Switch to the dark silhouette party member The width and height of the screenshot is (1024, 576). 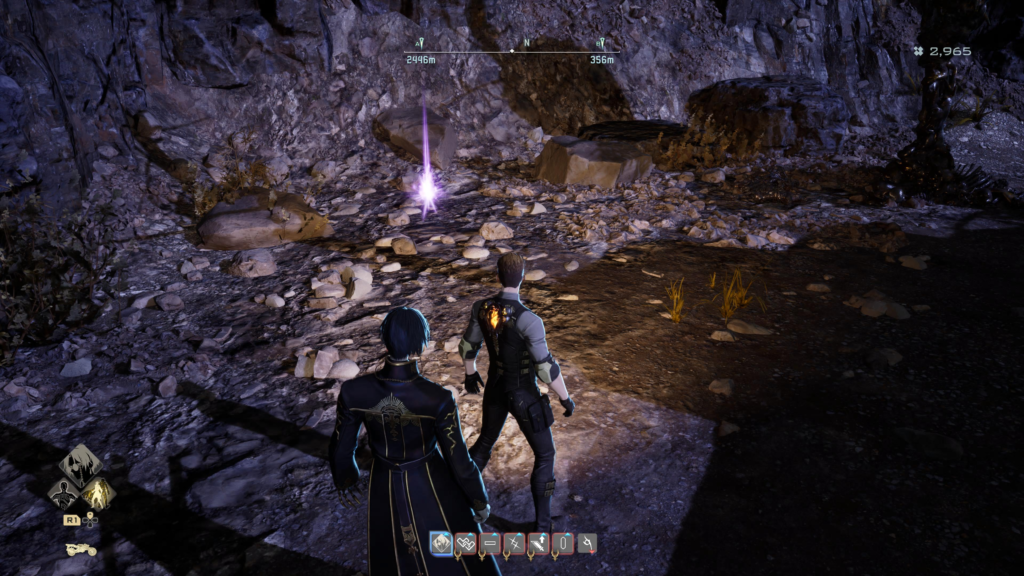tap(62, 492)
